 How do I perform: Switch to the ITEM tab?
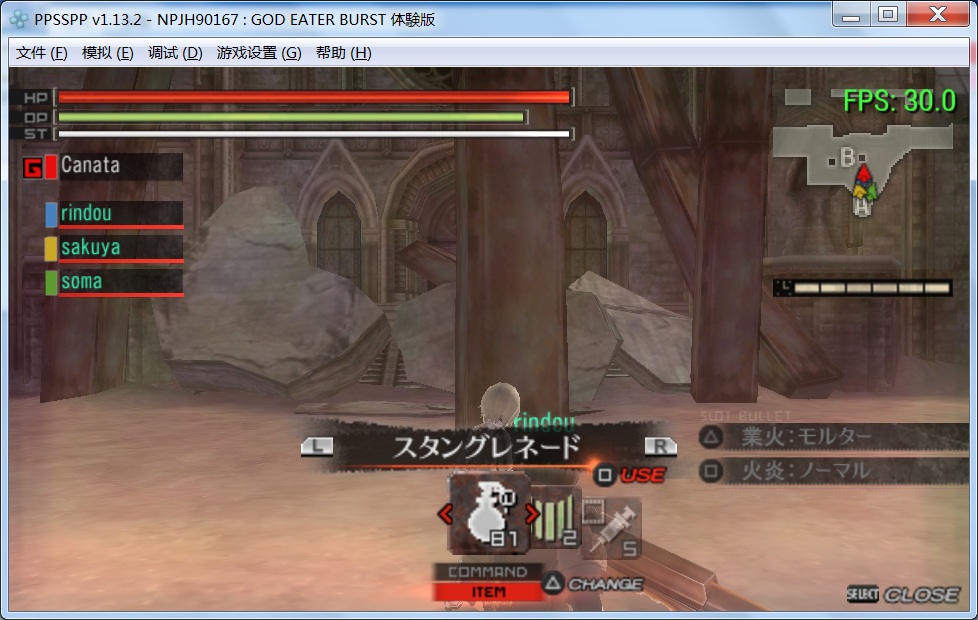click(x=487, y=592)
